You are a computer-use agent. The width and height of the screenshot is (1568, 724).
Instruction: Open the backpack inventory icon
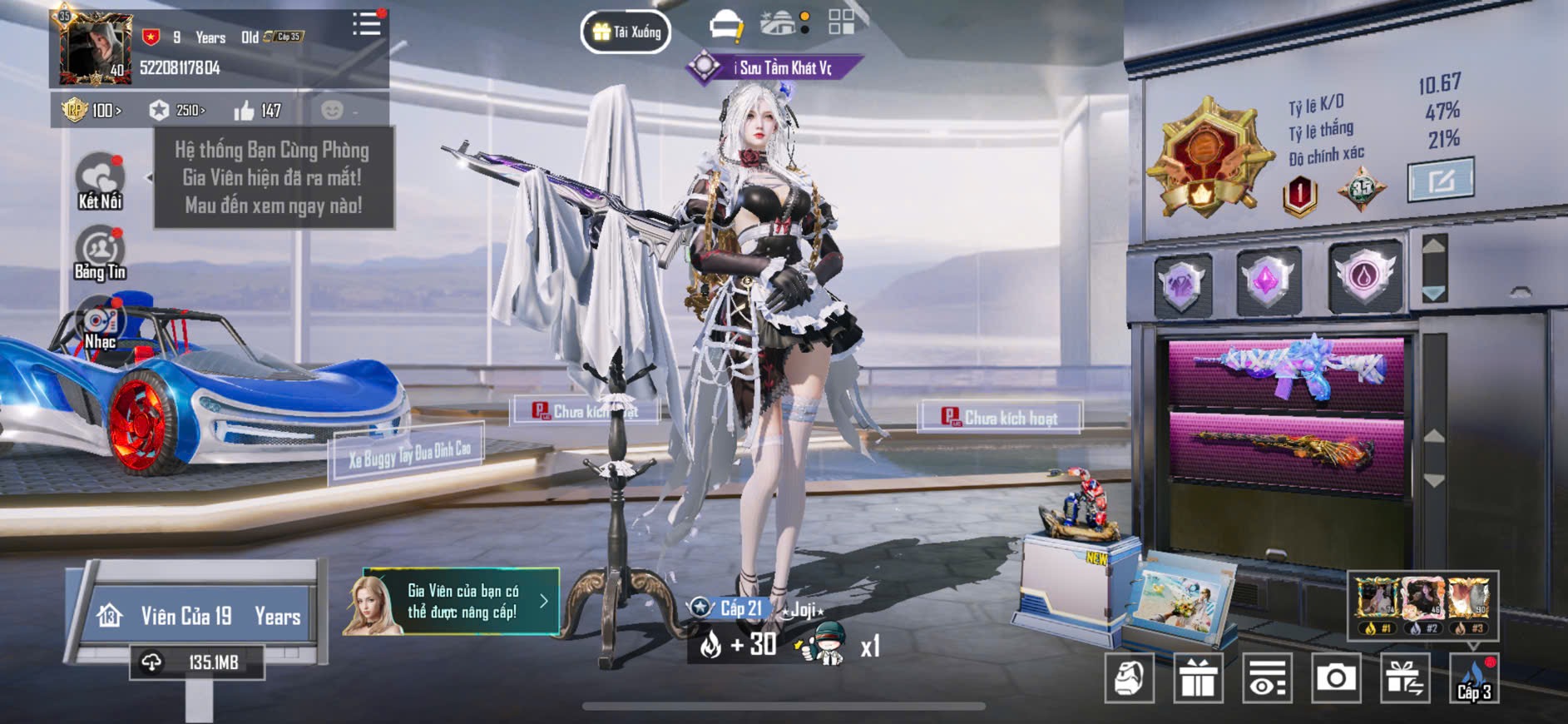click(1129, 678)
